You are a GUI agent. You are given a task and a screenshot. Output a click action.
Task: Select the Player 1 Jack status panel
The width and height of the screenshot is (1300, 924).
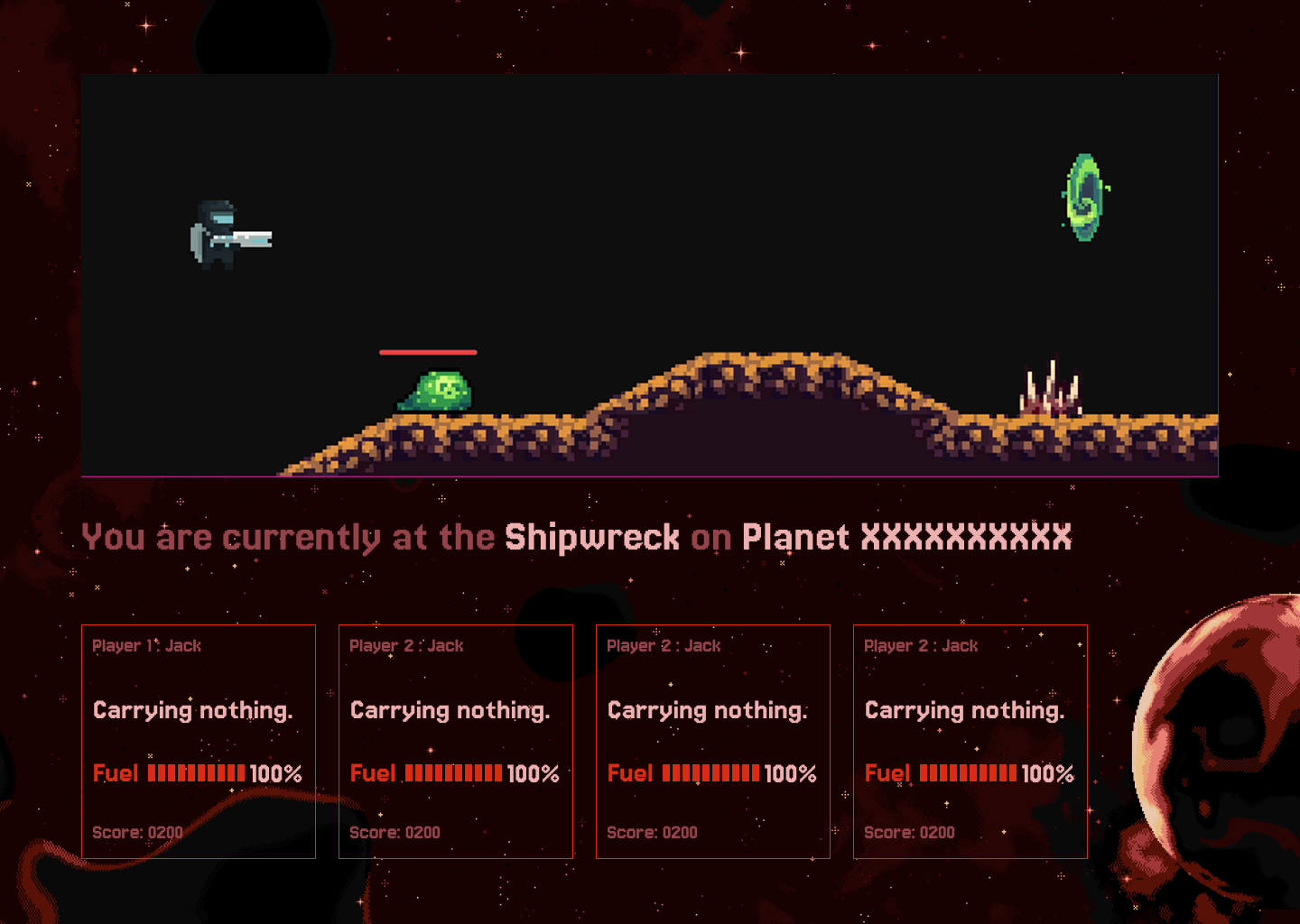[199, 741]
